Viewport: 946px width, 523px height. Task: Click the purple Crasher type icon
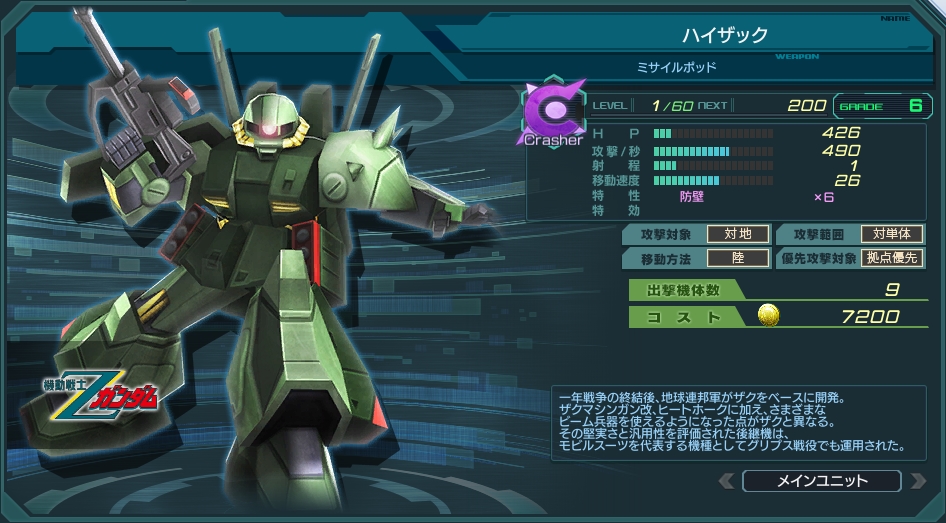click(x=551, y=113)
